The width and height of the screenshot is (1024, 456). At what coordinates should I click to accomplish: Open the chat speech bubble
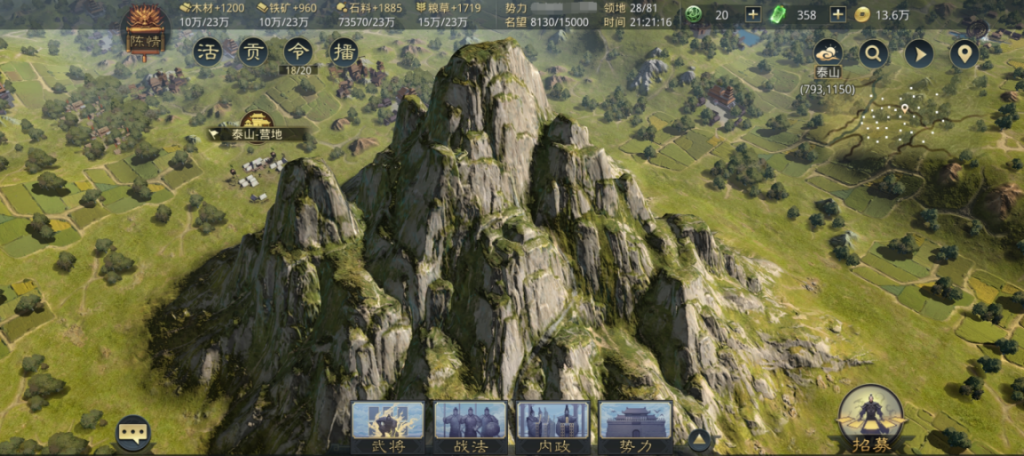(x=133, y=433)
